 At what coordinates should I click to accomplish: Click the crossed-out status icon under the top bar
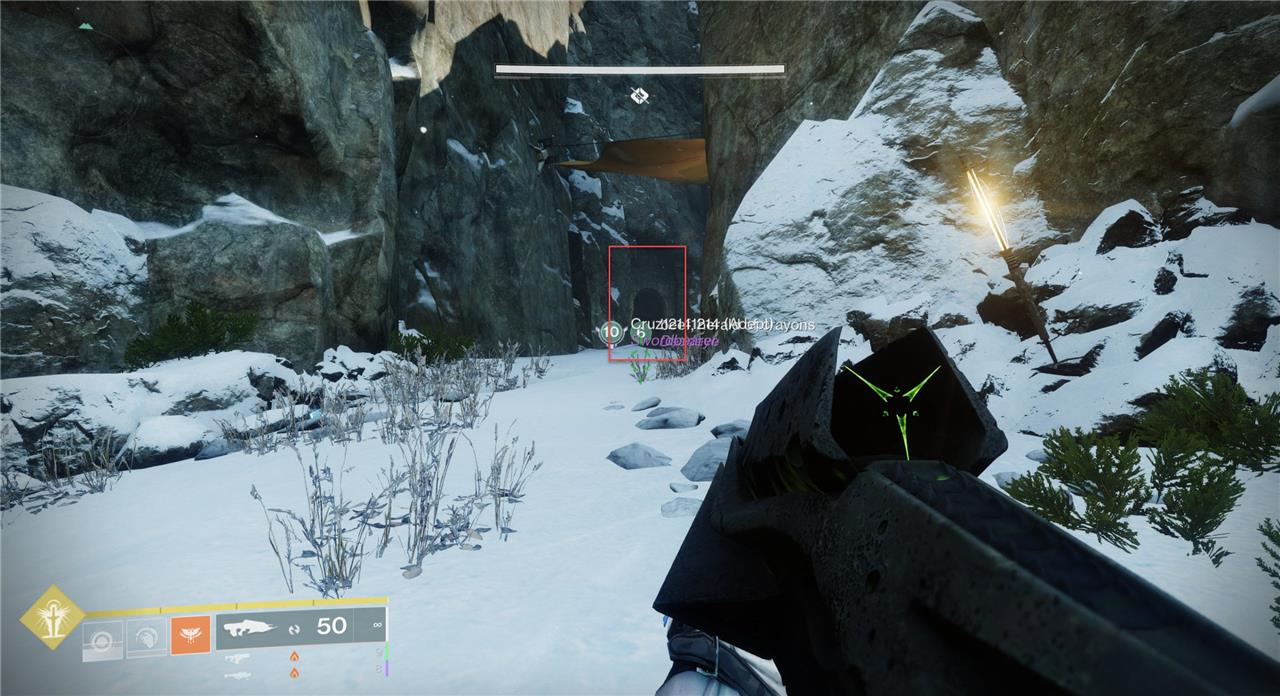point(640,96)
